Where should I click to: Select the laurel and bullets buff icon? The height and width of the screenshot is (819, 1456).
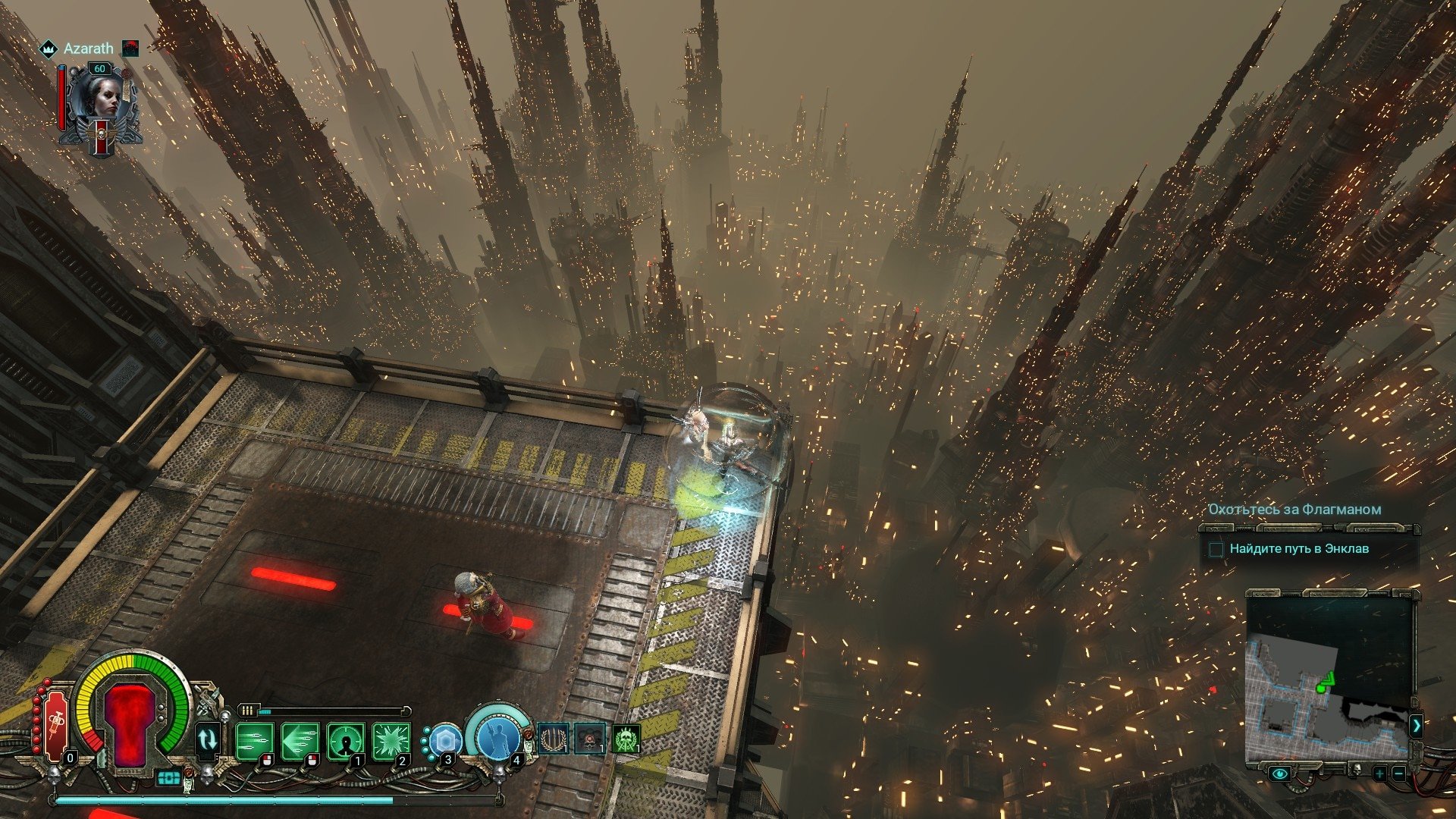pos(554,738)
